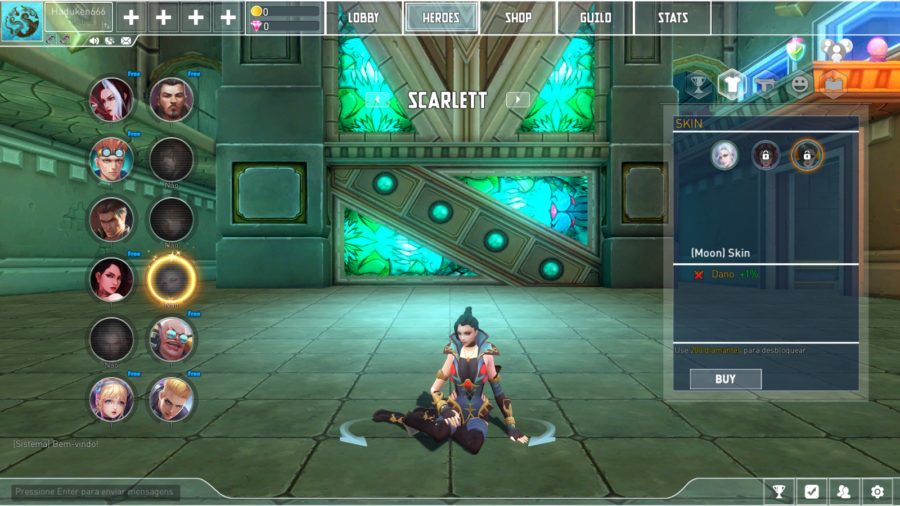Open the friends list icon
This screenshot has width=900, height=506.
pyautogui.click(x=844, y=491)
